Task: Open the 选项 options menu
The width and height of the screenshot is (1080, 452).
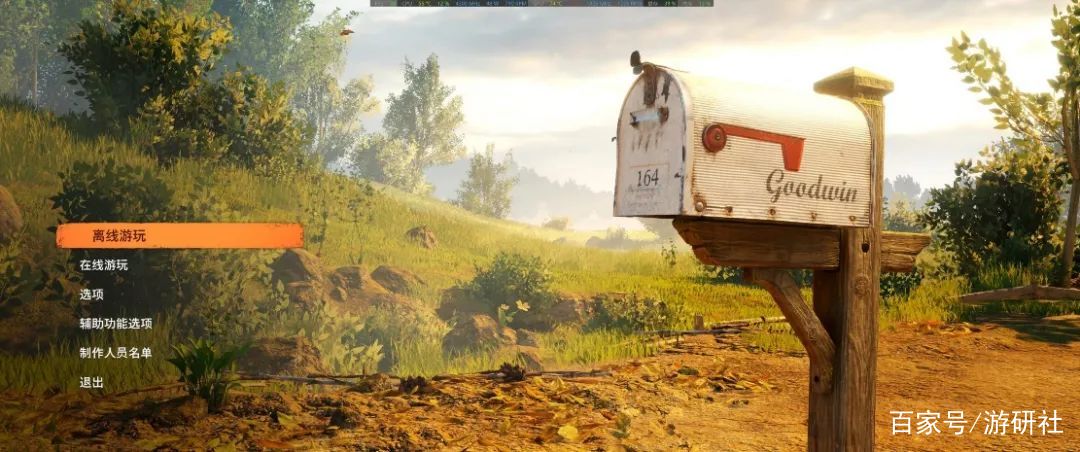Action: pos(92,294)
